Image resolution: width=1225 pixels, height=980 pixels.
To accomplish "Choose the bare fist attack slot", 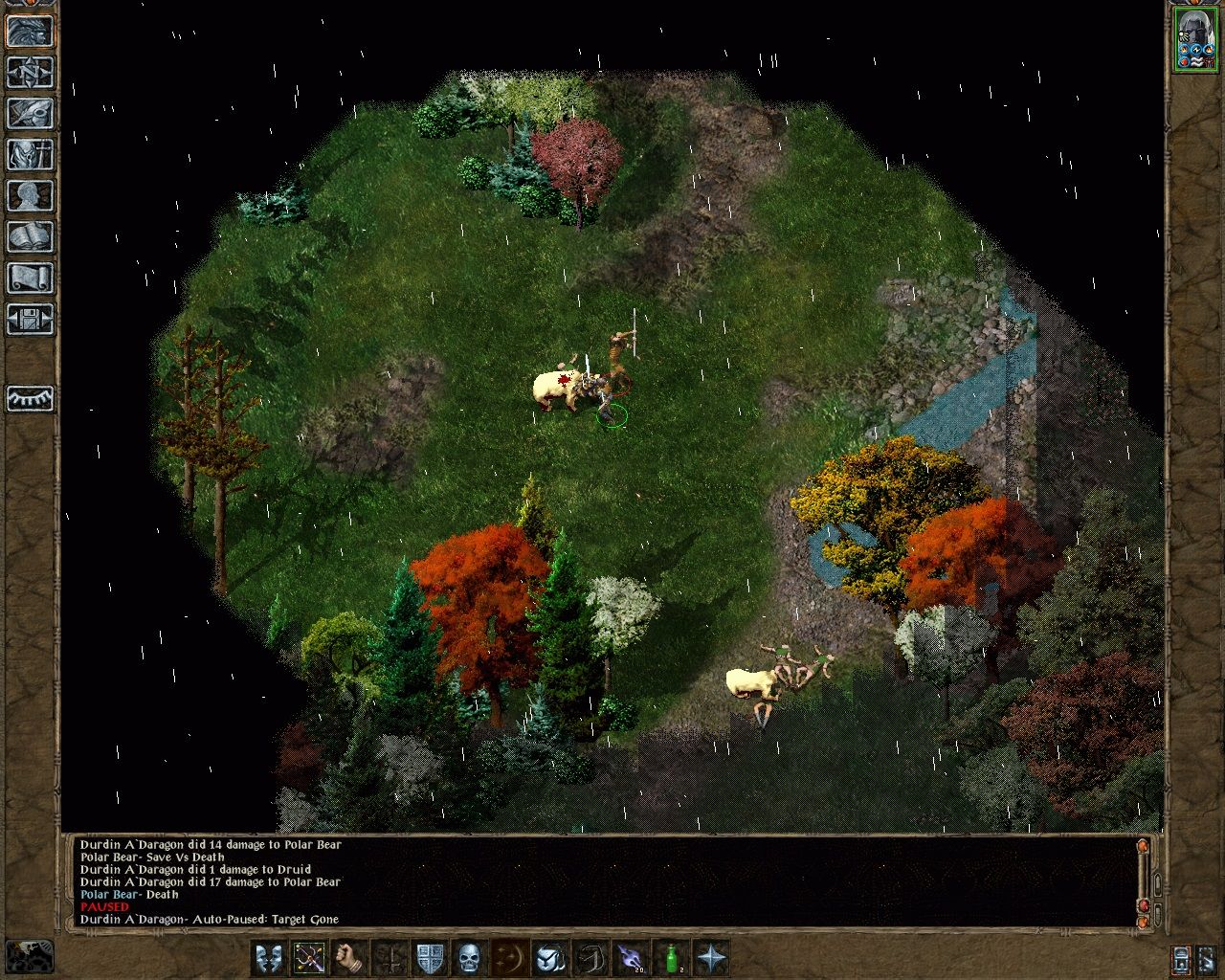I will (350, 957).
